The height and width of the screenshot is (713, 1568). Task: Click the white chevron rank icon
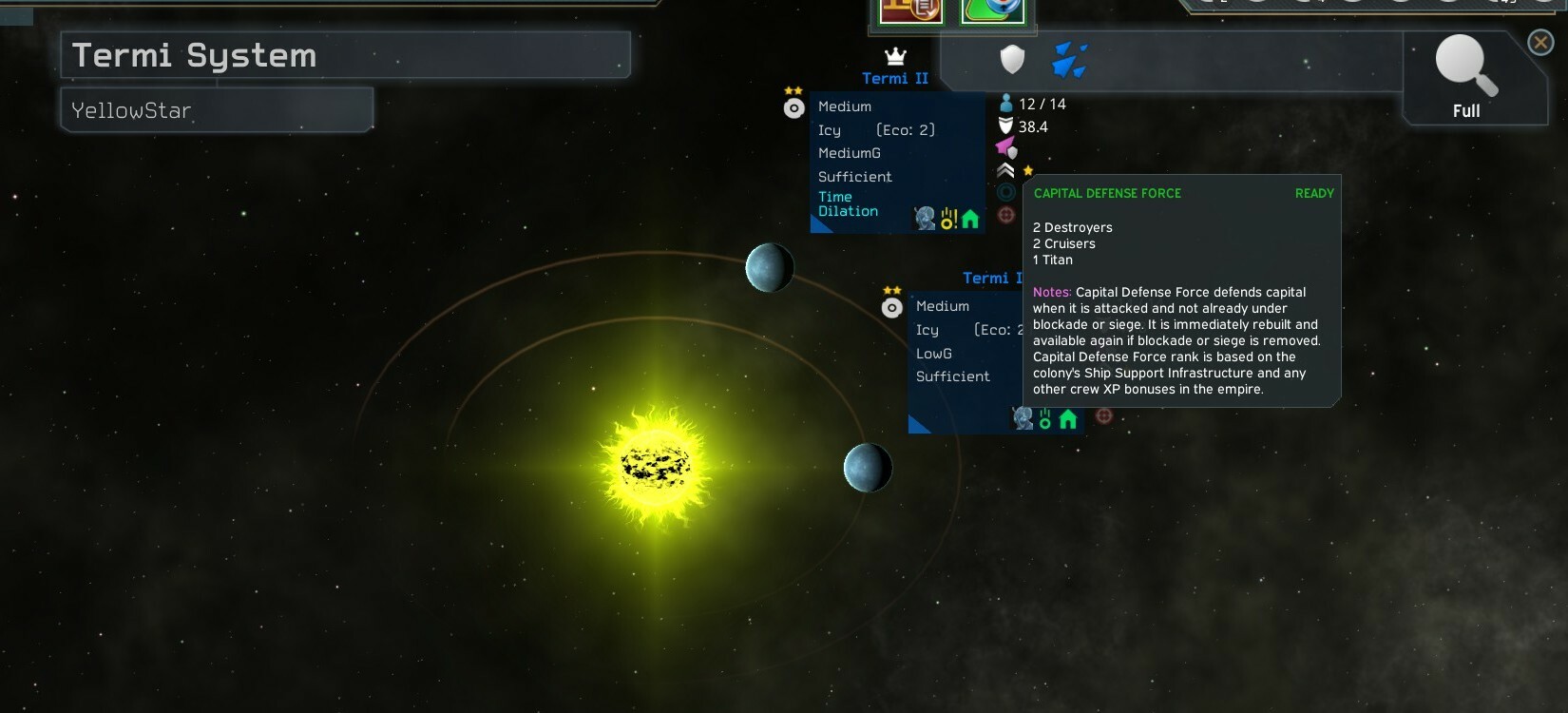tap(1005, 171)
